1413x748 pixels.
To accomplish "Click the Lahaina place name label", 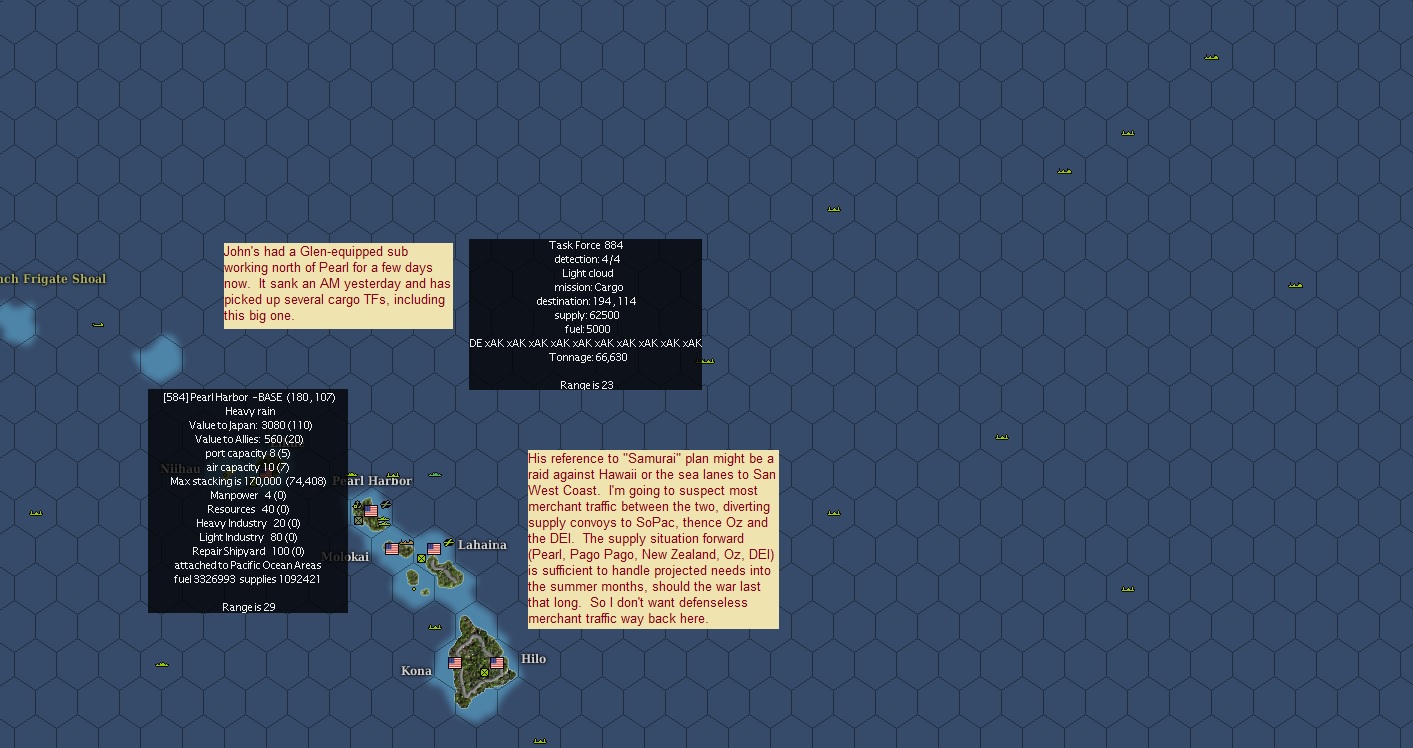I will pyautogui.click(x=482, y=545).
